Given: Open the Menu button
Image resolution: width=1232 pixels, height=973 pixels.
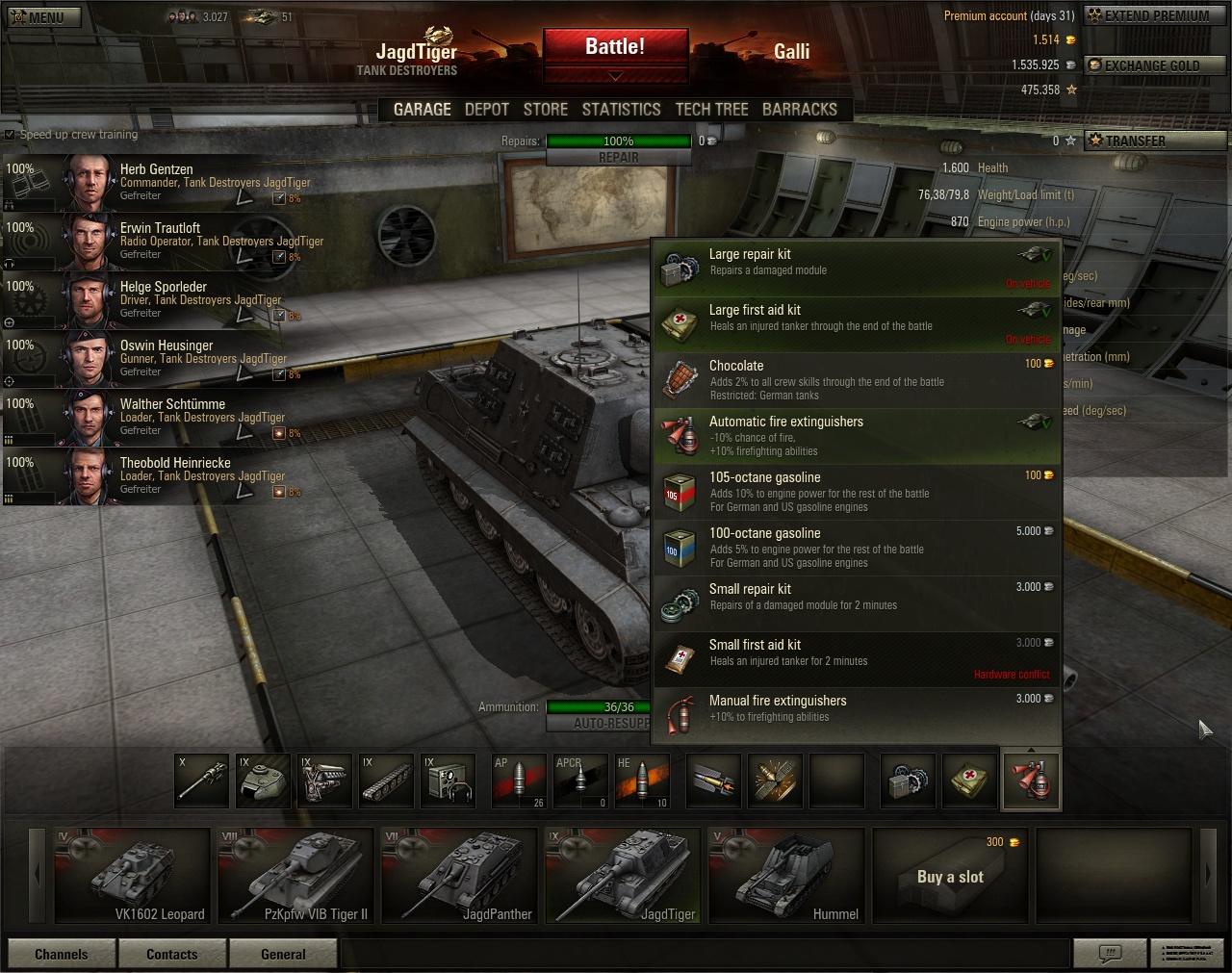Looking at the screenshot, I should [x=44, y=16].
